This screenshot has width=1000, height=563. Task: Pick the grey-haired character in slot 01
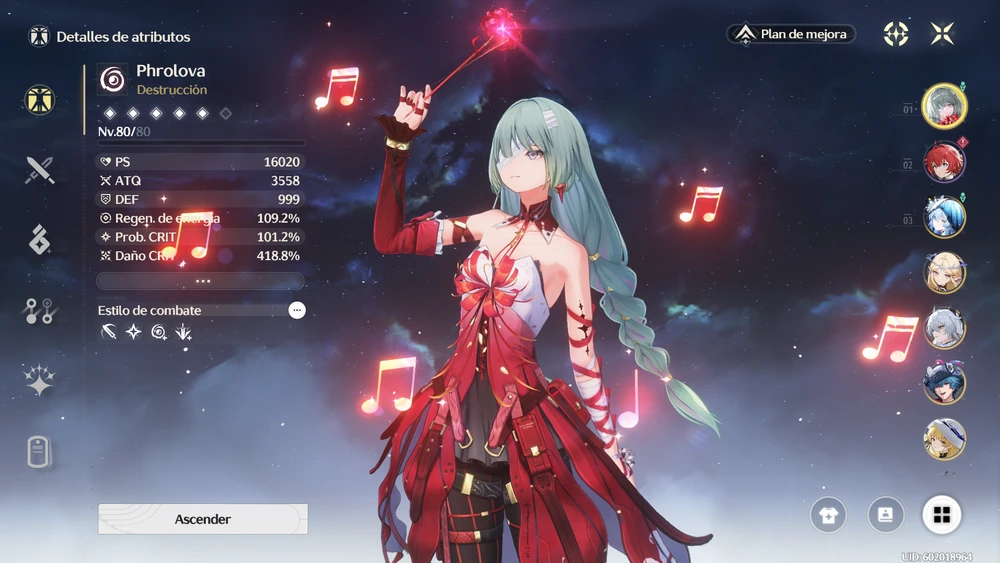pyautogui.click(x=944, y=107)
